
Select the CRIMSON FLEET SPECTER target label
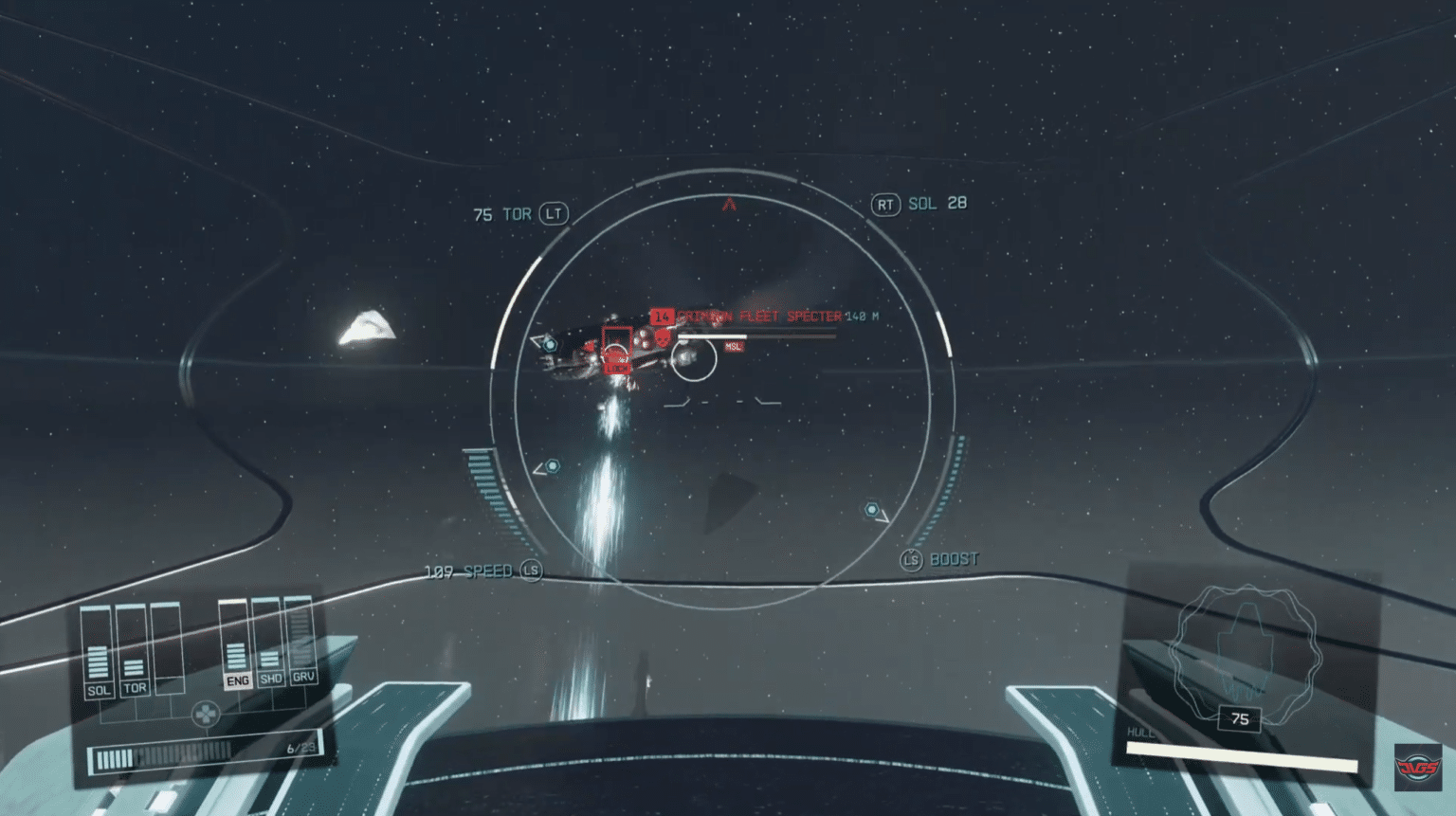[758, 316]
